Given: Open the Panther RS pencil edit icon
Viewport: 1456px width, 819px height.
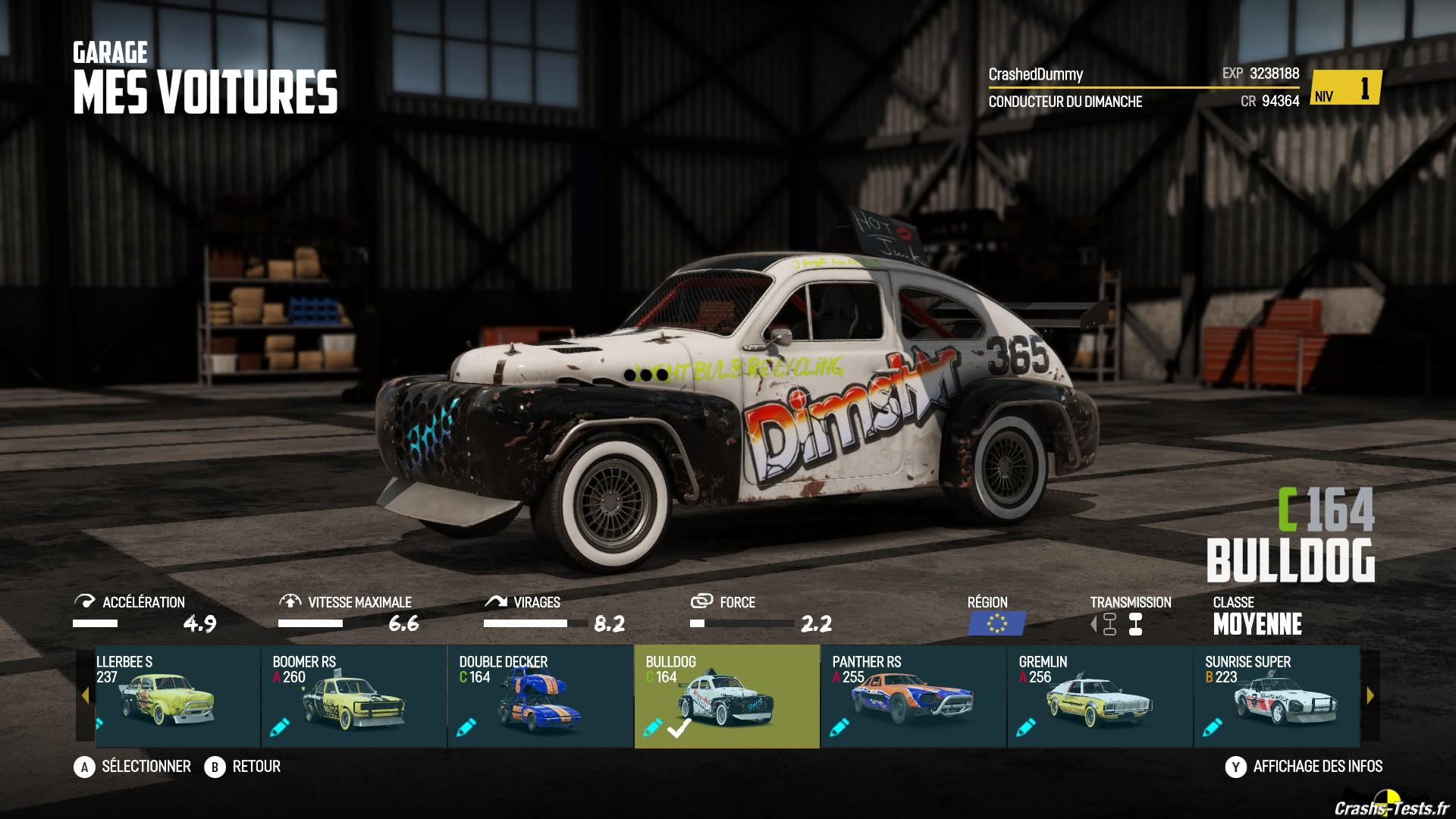Looking at the screenshot, I should coord(839,728).
